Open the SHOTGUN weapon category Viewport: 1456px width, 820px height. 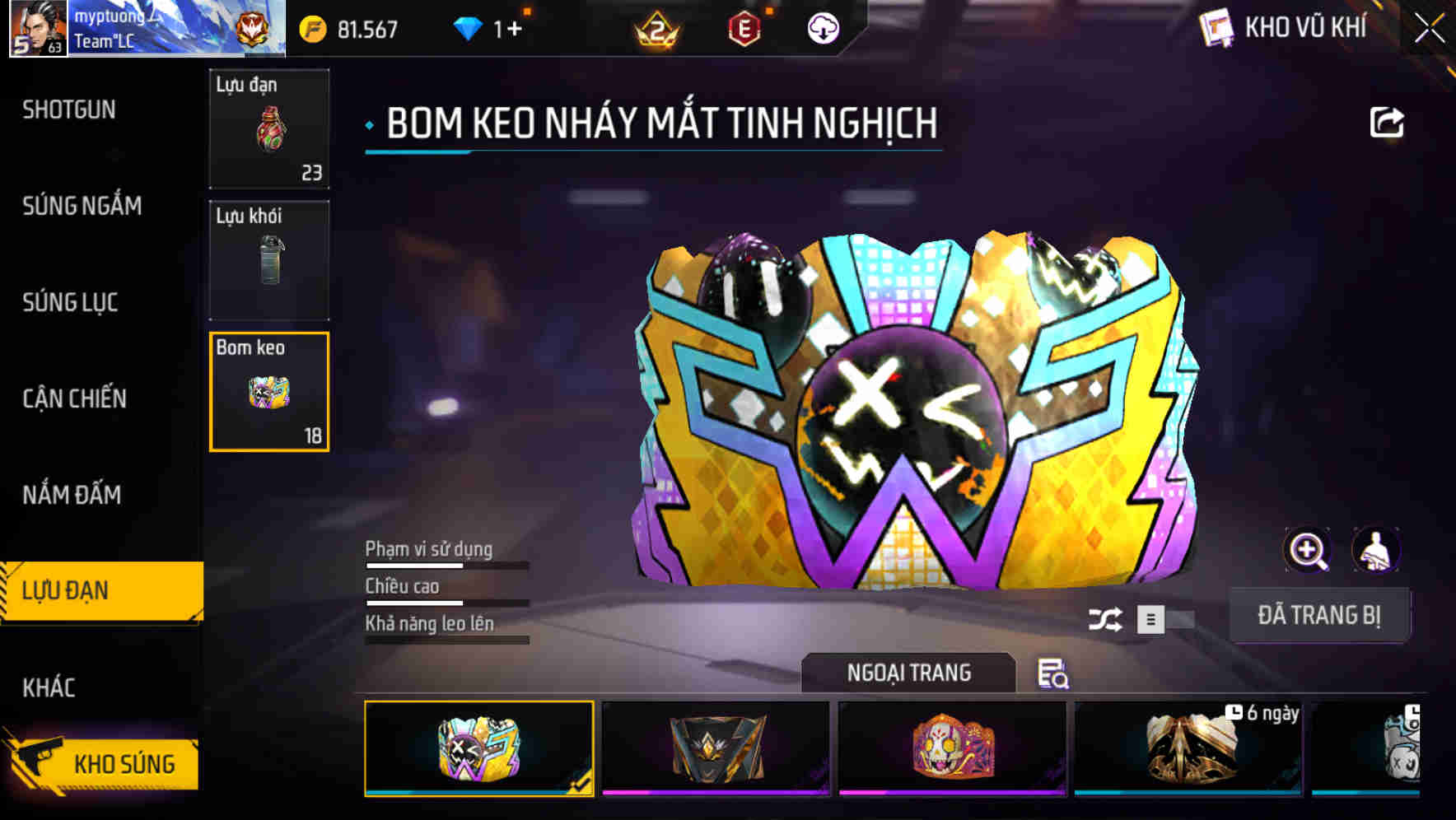pyautogui.click(x=69, y=109)
